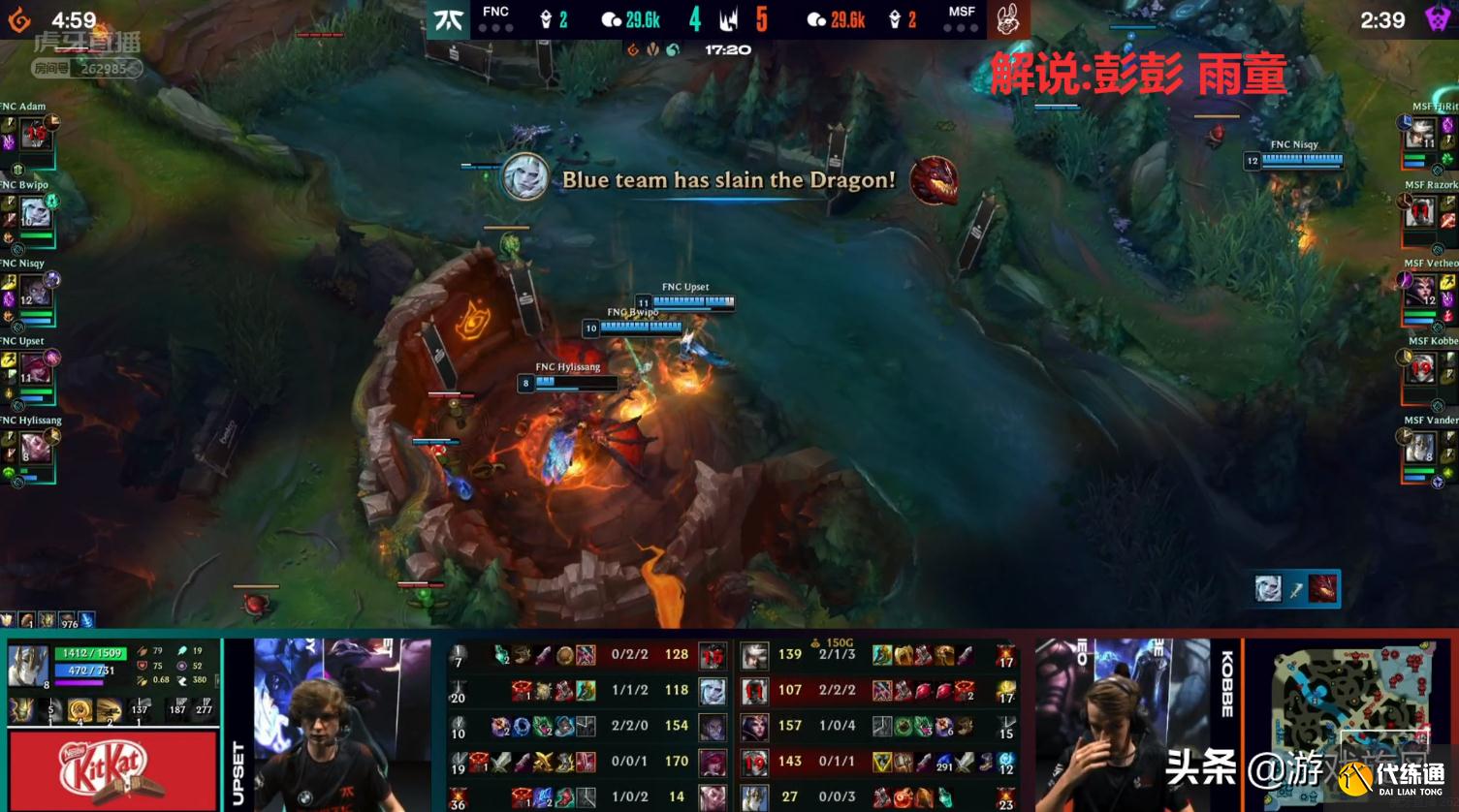Click the turret counter icon between team scores
The width and height of the screenshot is (1459, 812).
point(729,17)
